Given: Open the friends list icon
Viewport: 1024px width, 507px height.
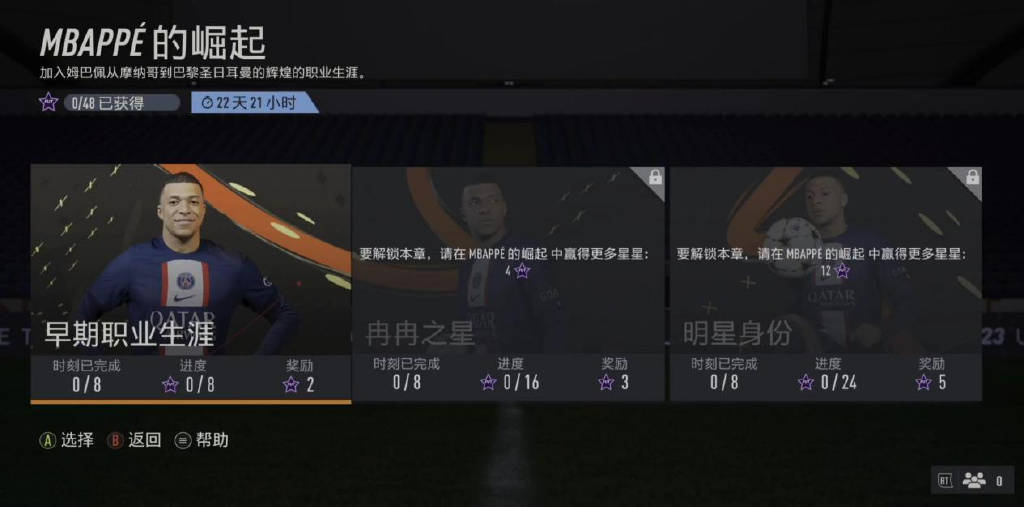Looking at the screenshot, I should tap(974, 481).
